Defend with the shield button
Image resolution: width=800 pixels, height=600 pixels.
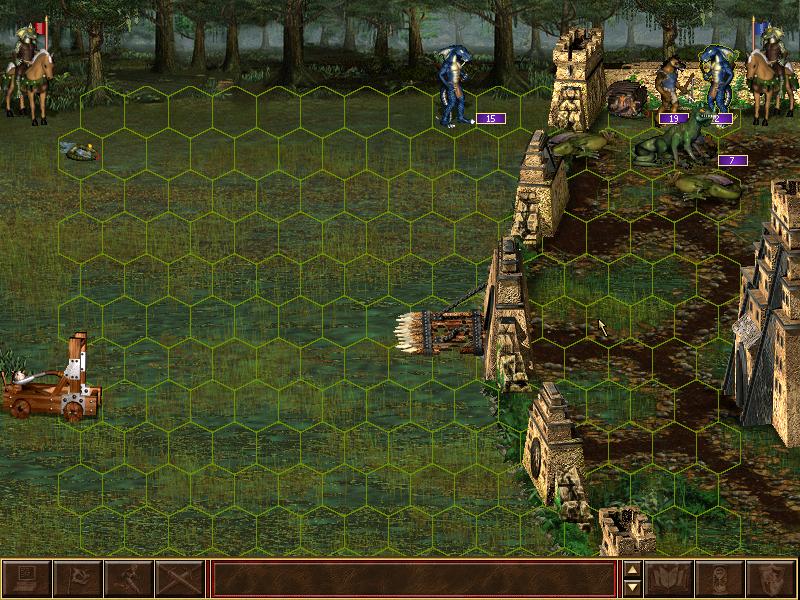tap(772, 579)
